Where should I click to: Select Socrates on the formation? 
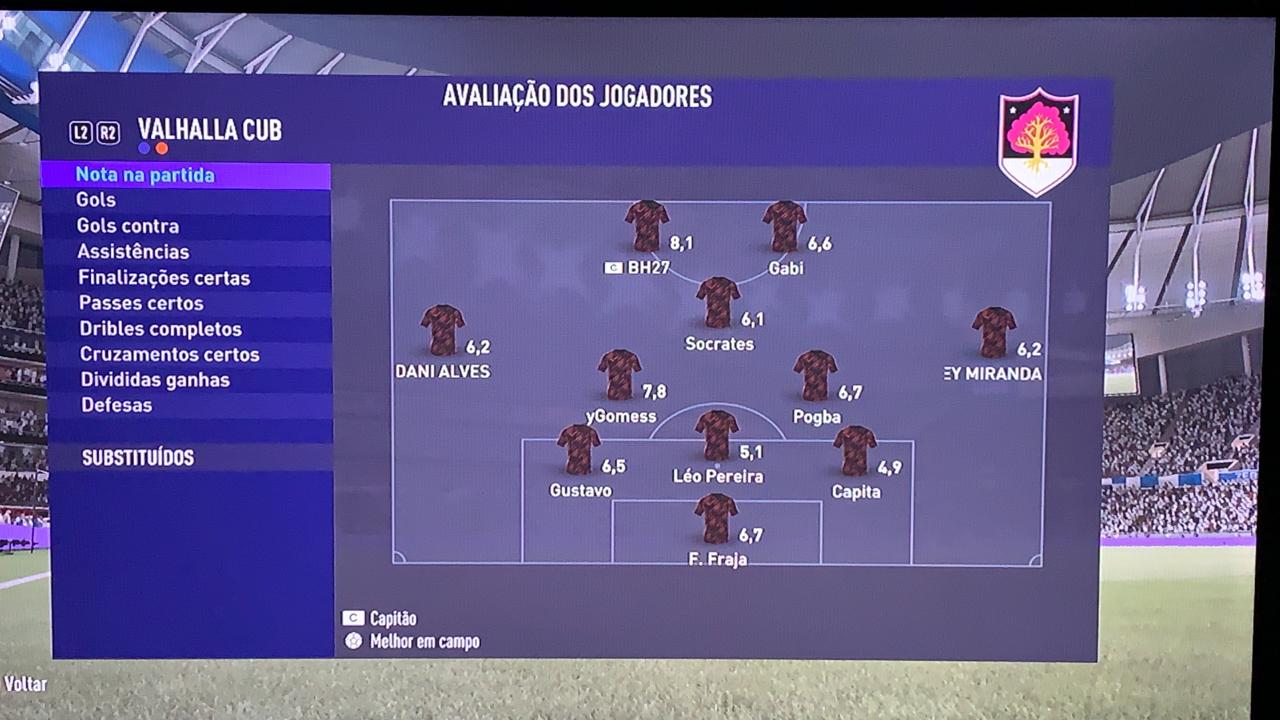point(718,302)
